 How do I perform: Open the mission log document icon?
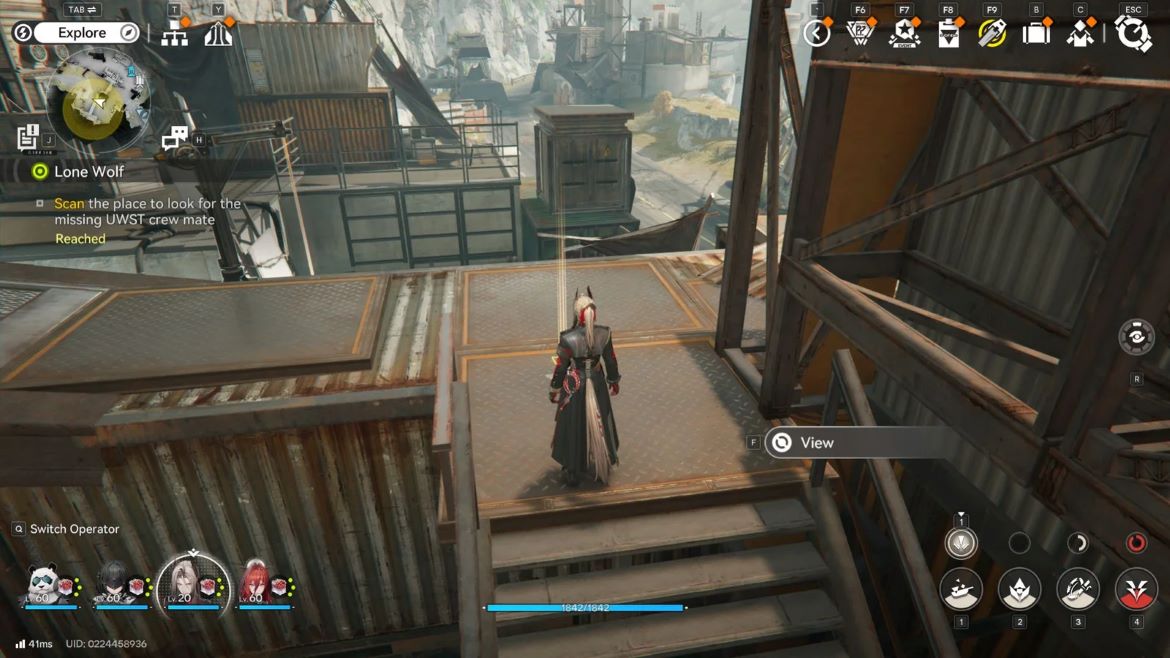pos(28,137)
